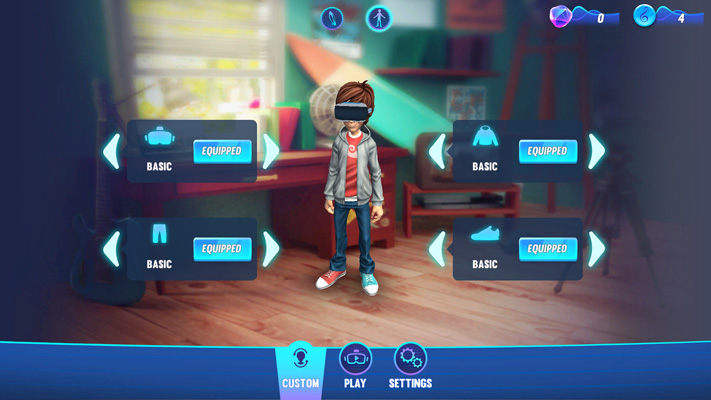The width and height of the screenshot is (711, 400).
Task: Cycle to next shoes option
Action: (598, 249)
